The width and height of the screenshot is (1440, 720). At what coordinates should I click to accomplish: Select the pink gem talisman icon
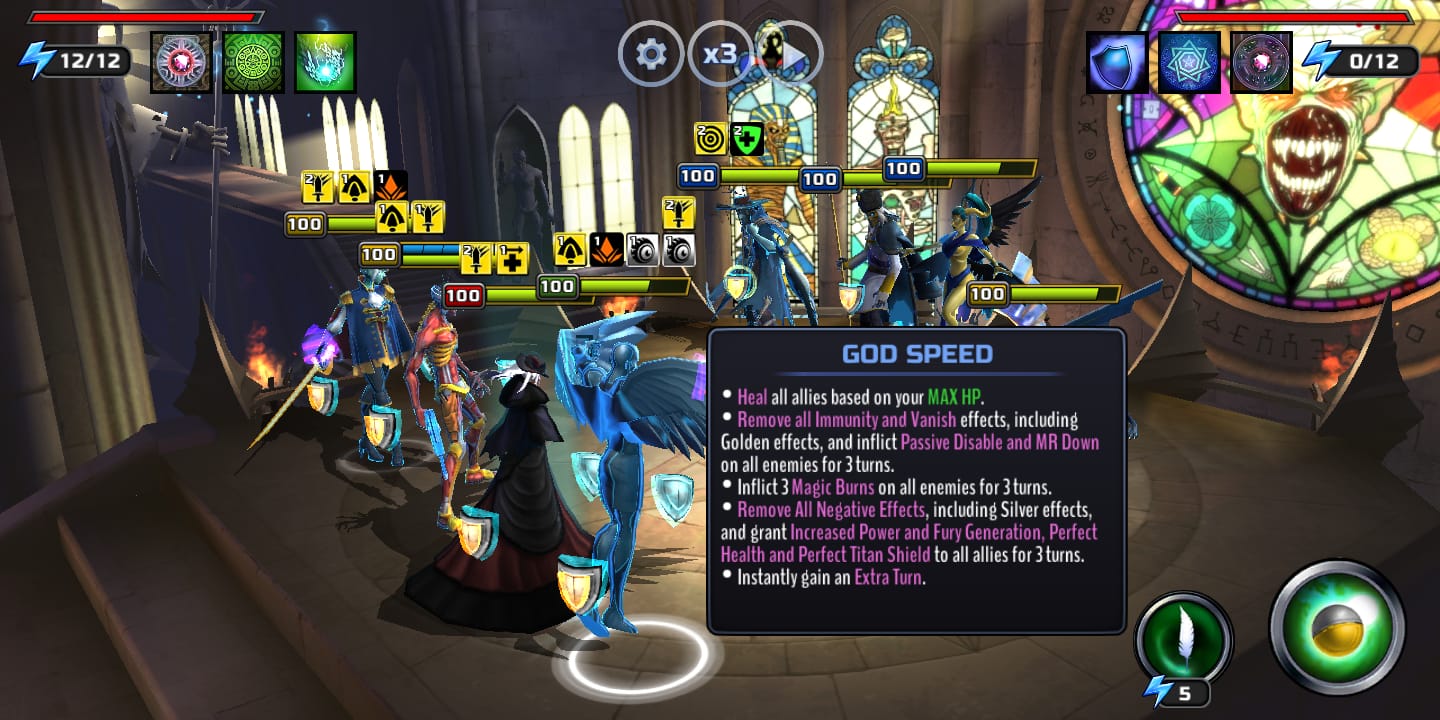tap(181, 62)
